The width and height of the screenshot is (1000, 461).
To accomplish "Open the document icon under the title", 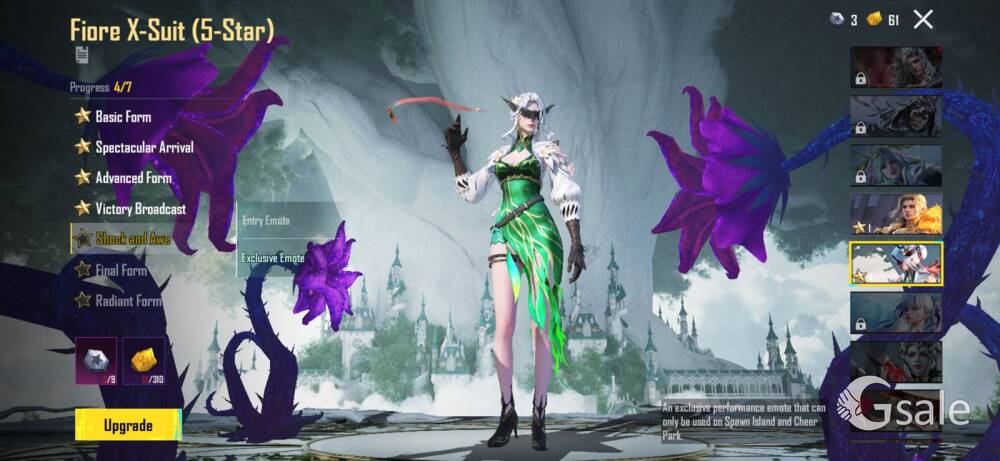I will [80, 56].
